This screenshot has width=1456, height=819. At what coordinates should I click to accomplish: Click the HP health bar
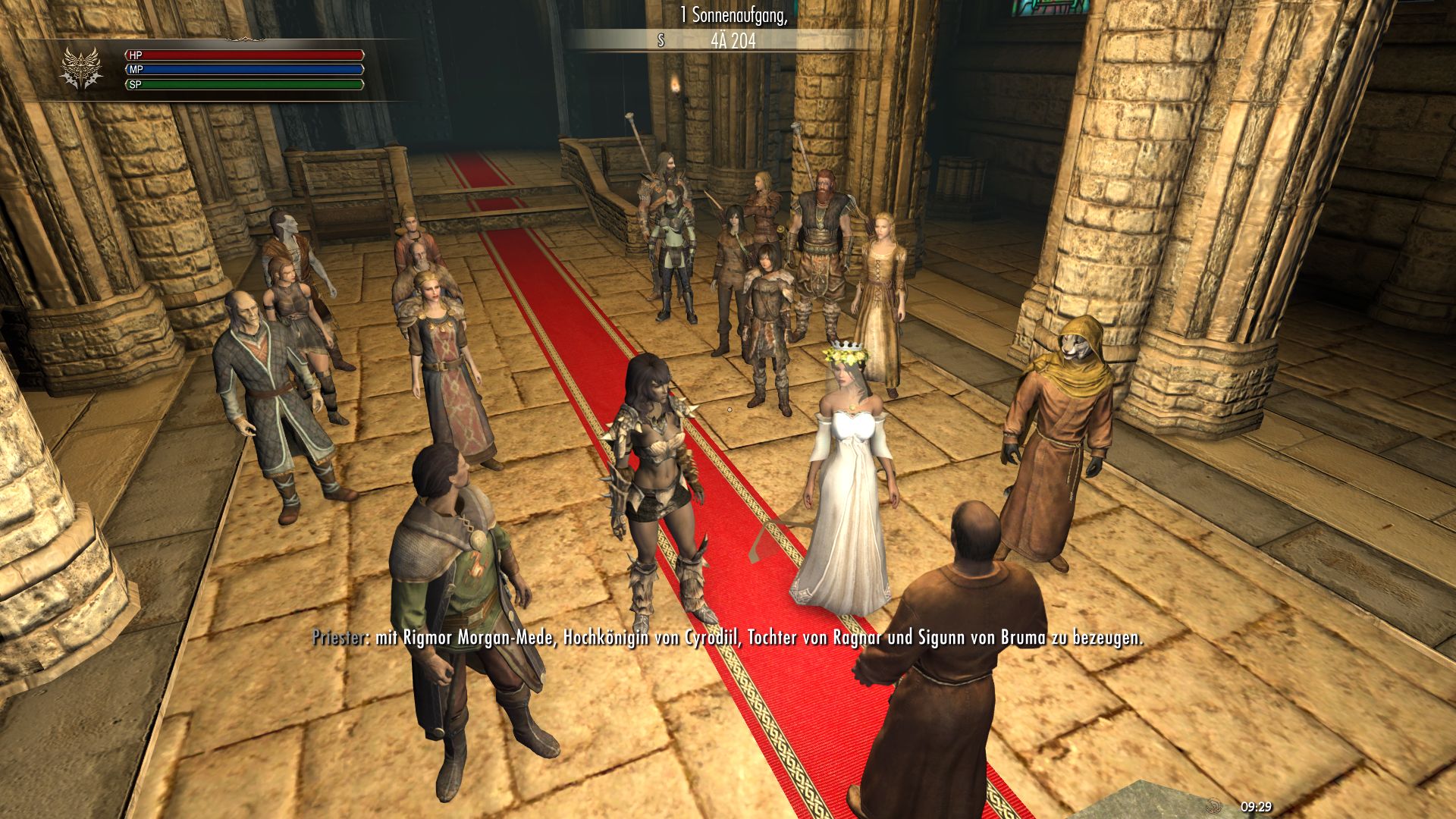tap(243, 56)
